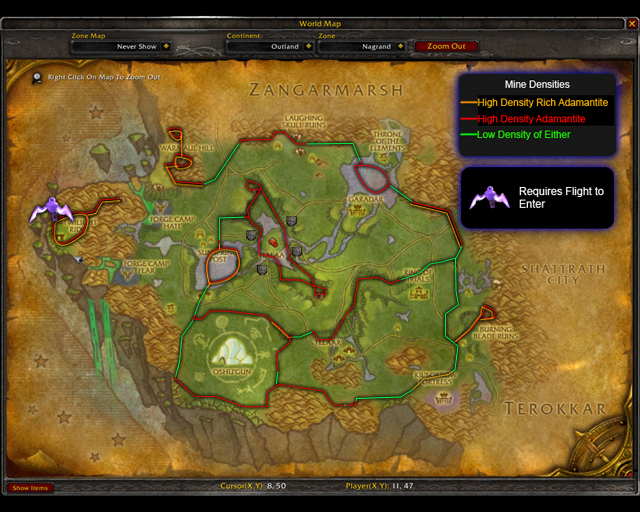
Task: Click the Show Items button
Action: [x=30, y=488]
